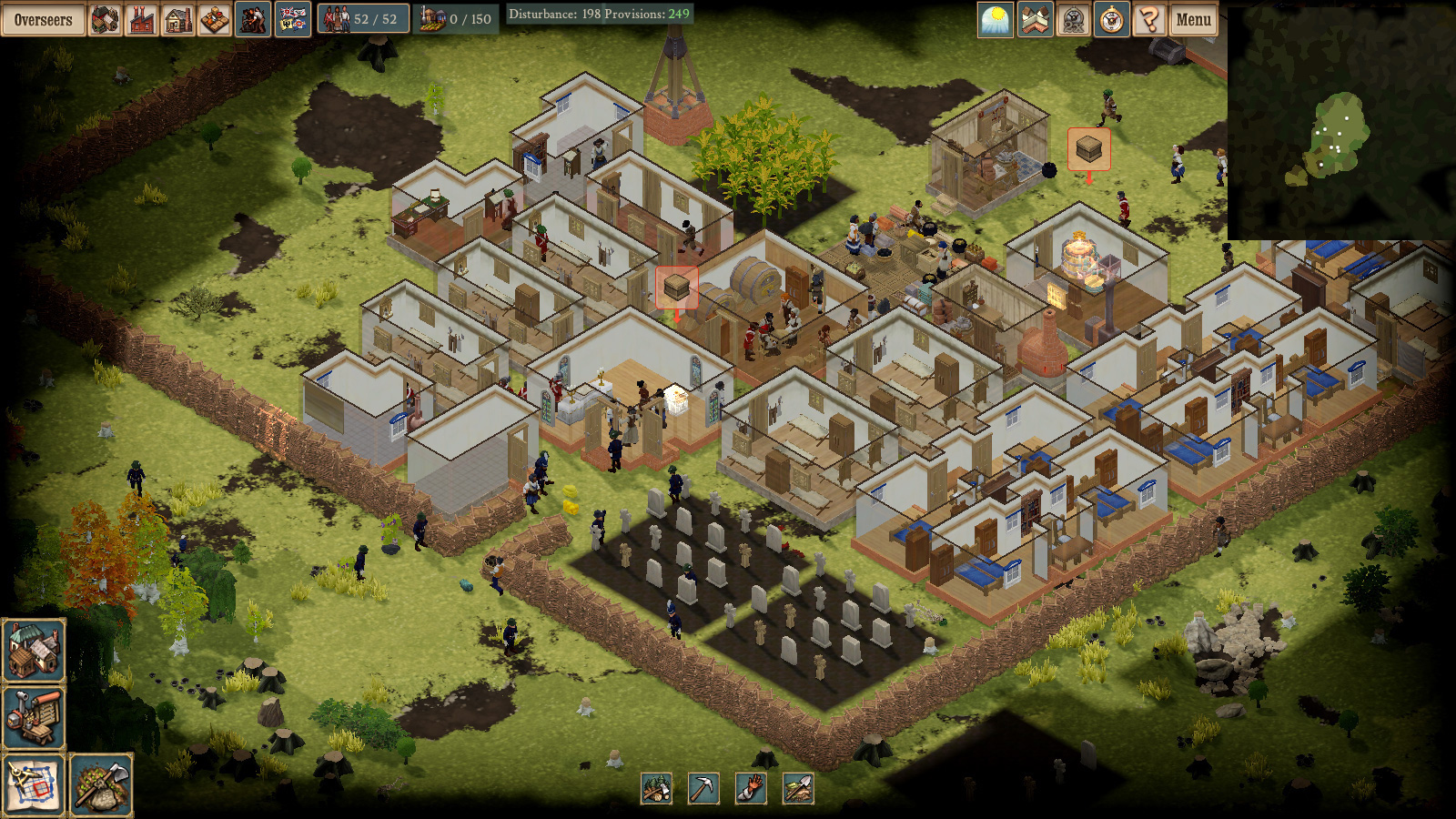Viewport: 1456px width, 819px height.
Task: Open help with the question mark
Action: click(x=1149, y=19)
